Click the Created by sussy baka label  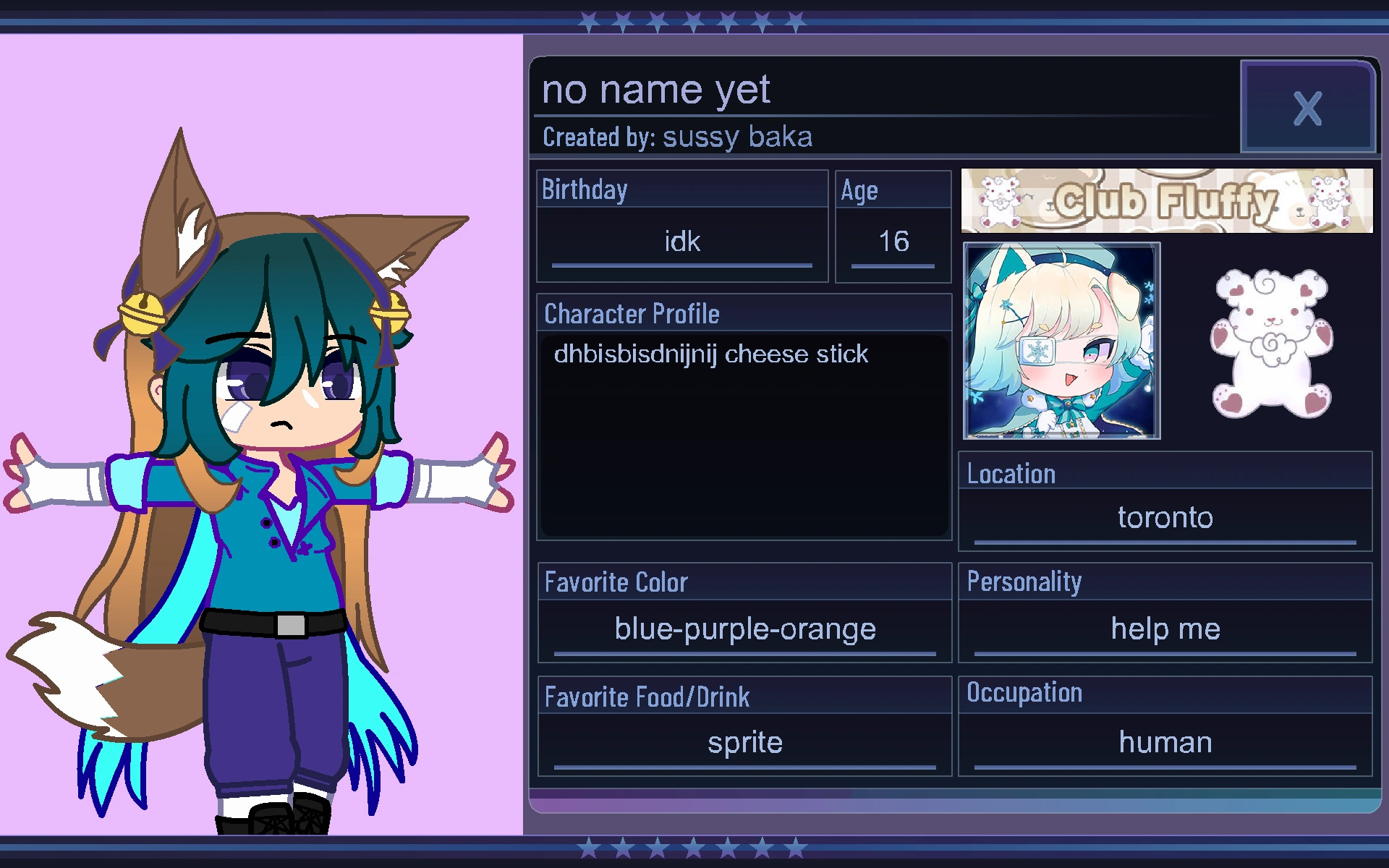pyautogui.click(x=677, y=136)
